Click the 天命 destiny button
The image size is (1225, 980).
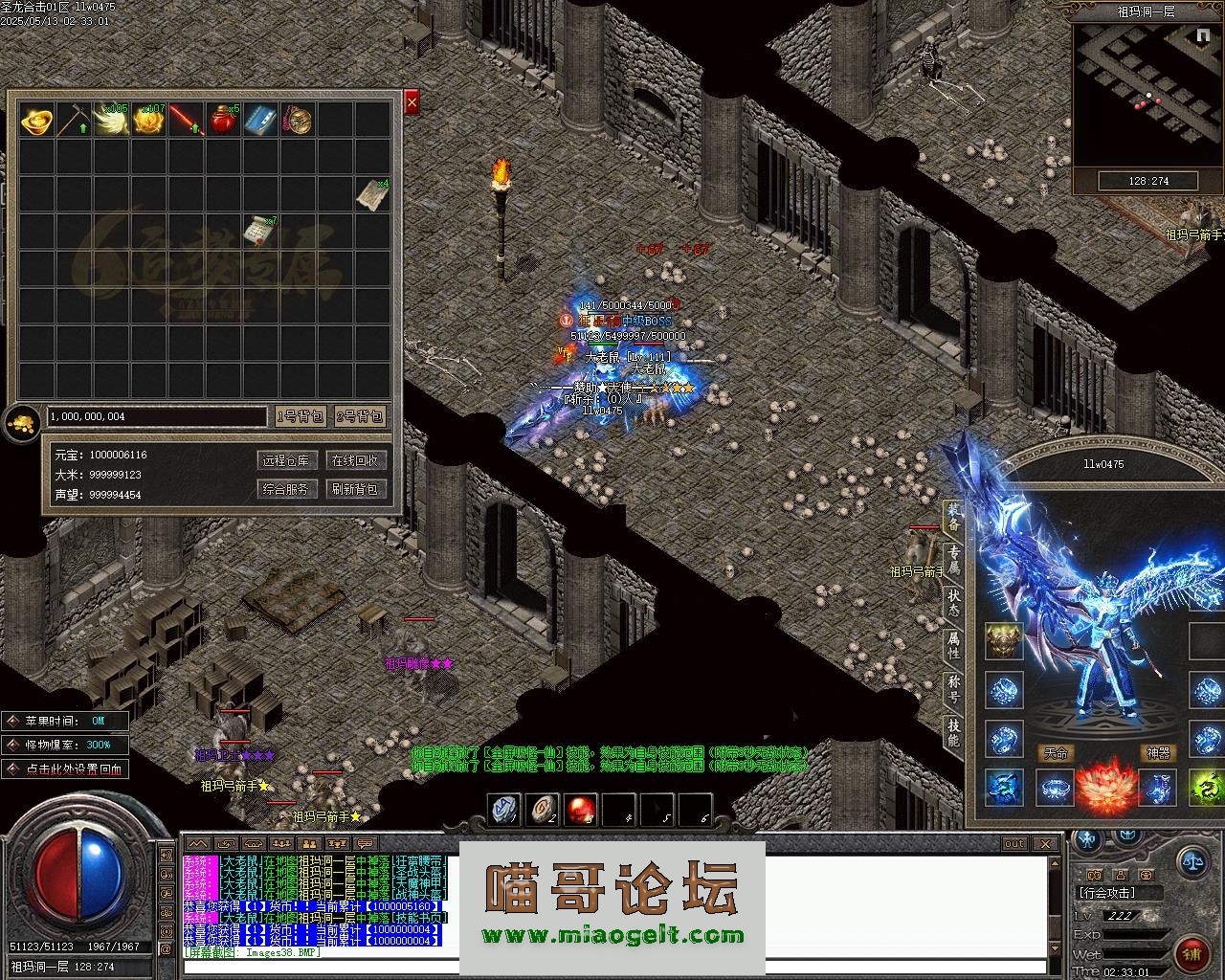1056,753
